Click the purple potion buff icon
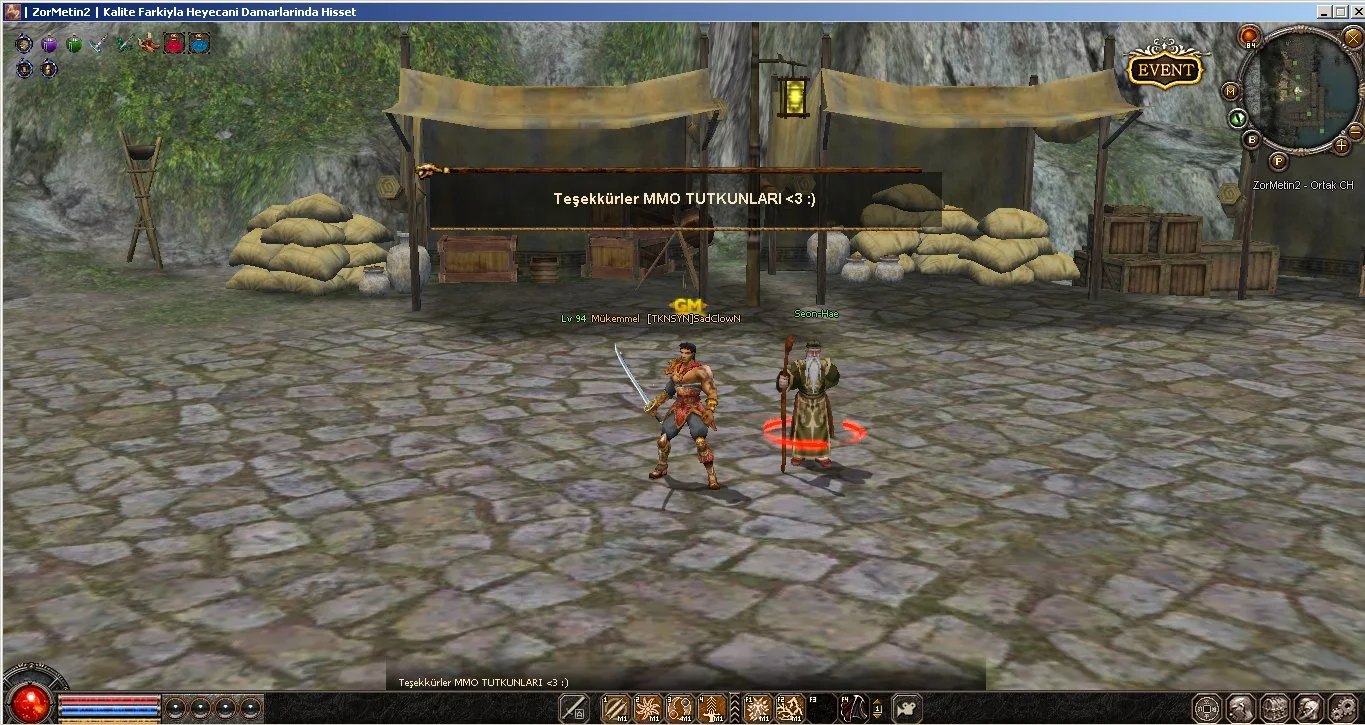The width and height of the screenshot is (1365, 725). 49,45
